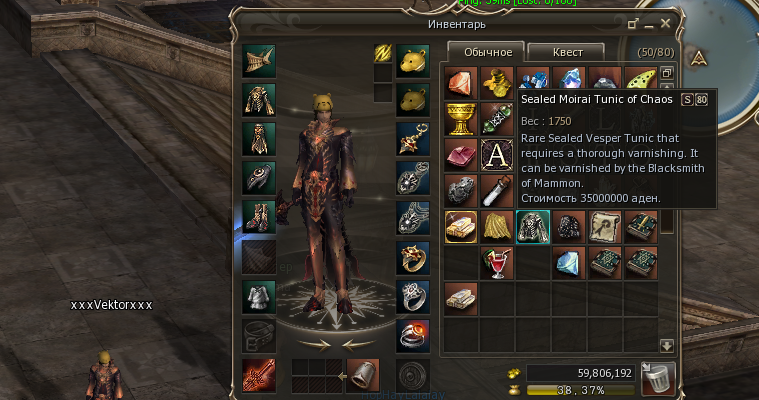Select the yellow cloak item

pos(497,227)
